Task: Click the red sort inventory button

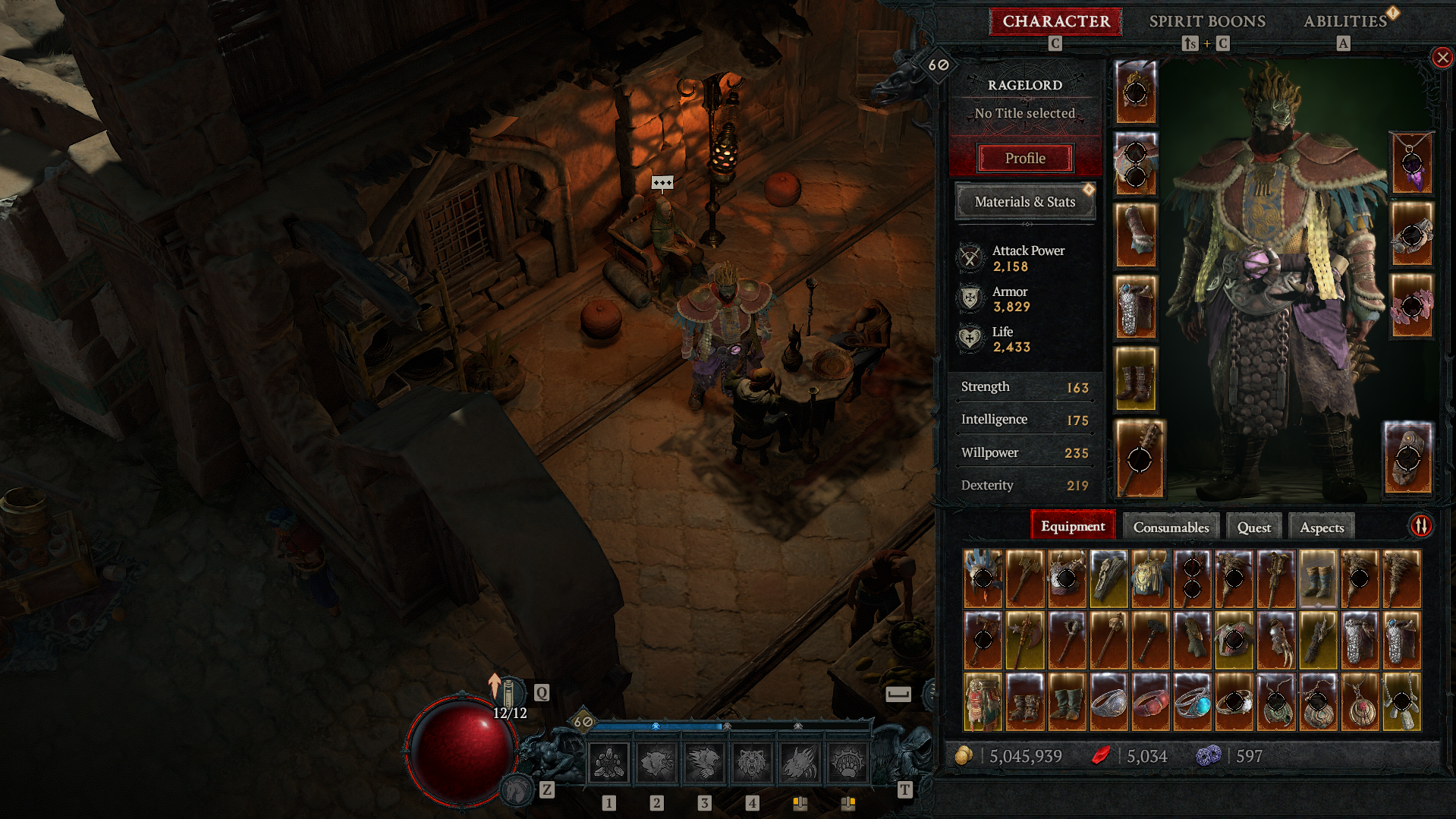Action: 1420,525
